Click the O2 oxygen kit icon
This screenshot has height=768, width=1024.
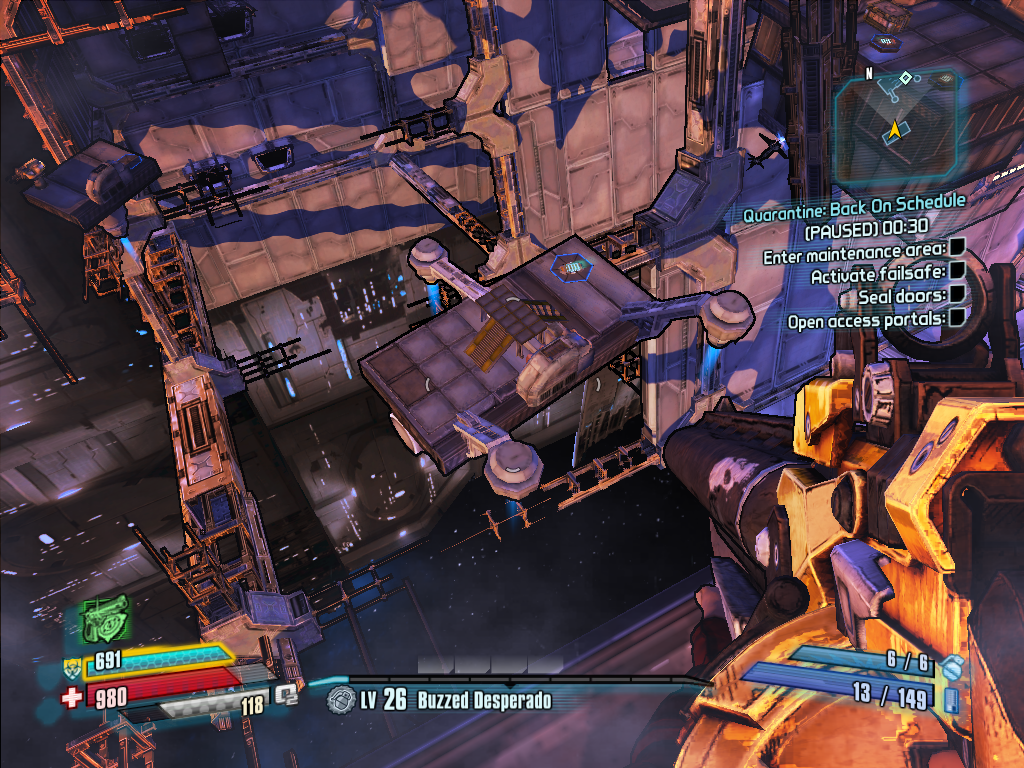click(288, 693)
